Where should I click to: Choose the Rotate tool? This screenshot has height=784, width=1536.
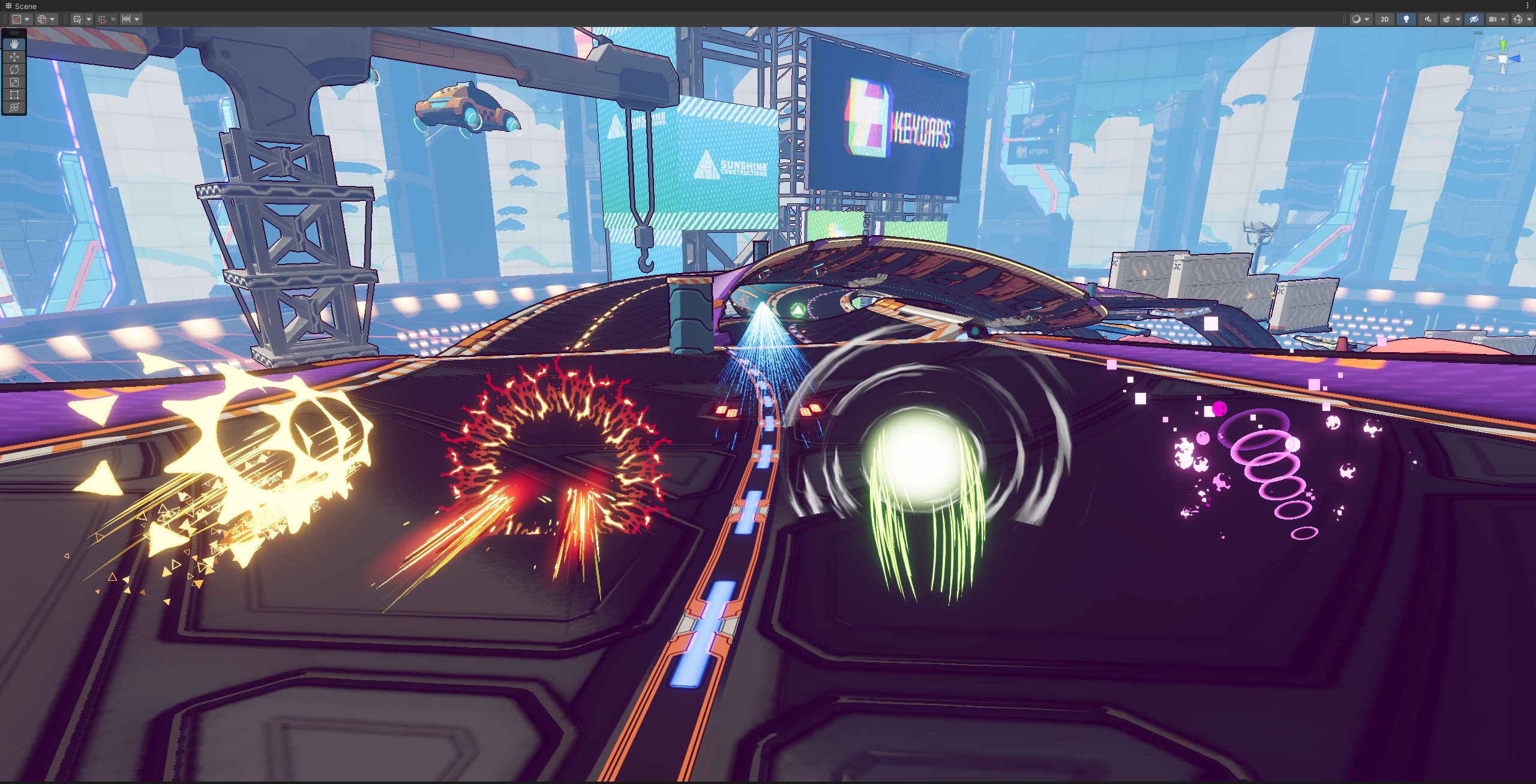point(14,70)
